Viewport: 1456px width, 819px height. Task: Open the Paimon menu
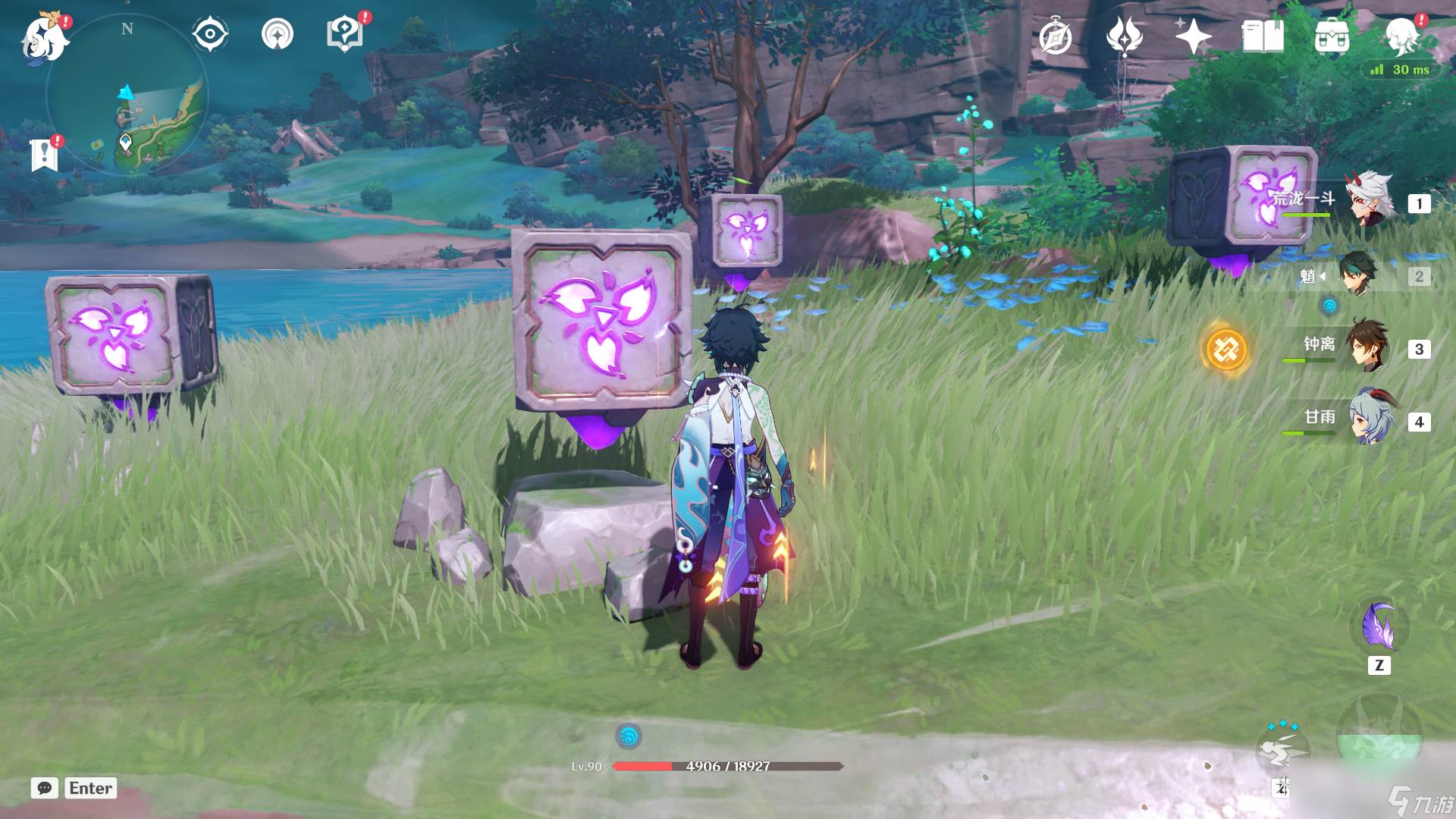[44, 36]
